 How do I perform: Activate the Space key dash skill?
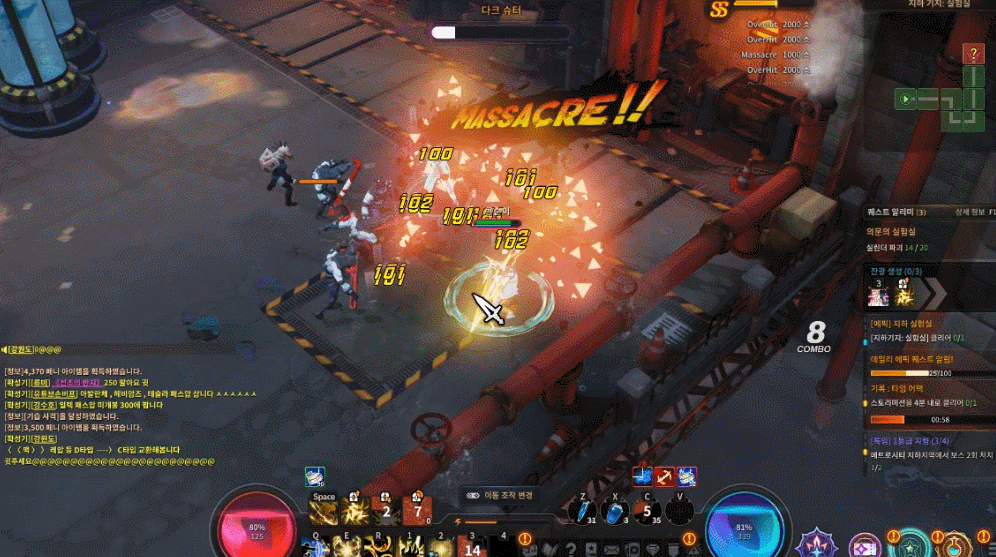click(323, 512)
